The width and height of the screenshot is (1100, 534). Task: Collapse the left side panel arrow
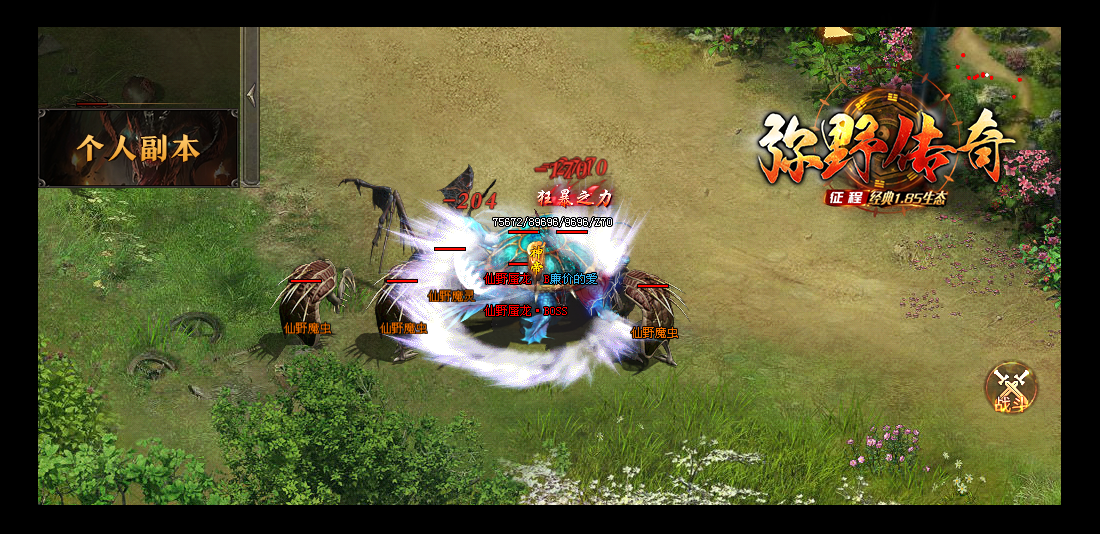[x=251, y=94]
